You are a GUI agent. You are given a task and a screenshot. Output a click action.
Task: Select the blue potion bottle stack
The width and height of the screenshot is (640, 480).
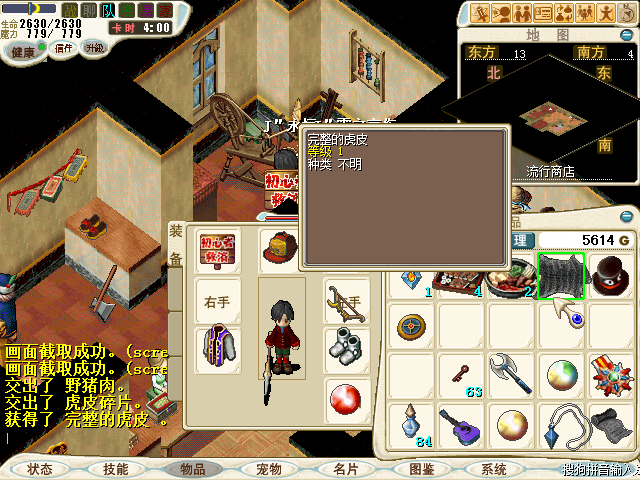[x=412, y=426]
